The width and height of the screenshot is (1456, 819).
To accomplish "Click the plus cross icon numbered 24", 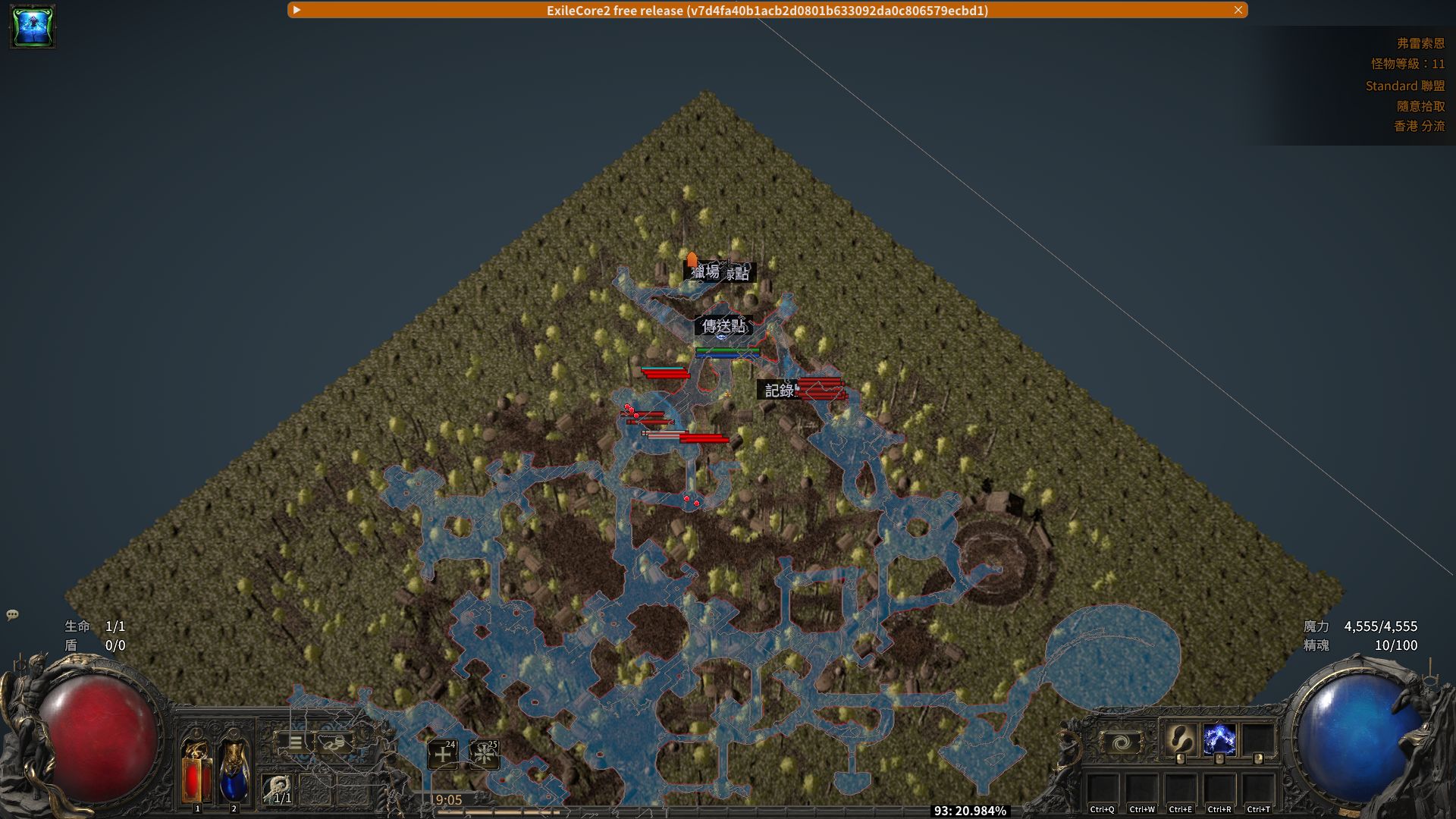I will pos(443,755).
